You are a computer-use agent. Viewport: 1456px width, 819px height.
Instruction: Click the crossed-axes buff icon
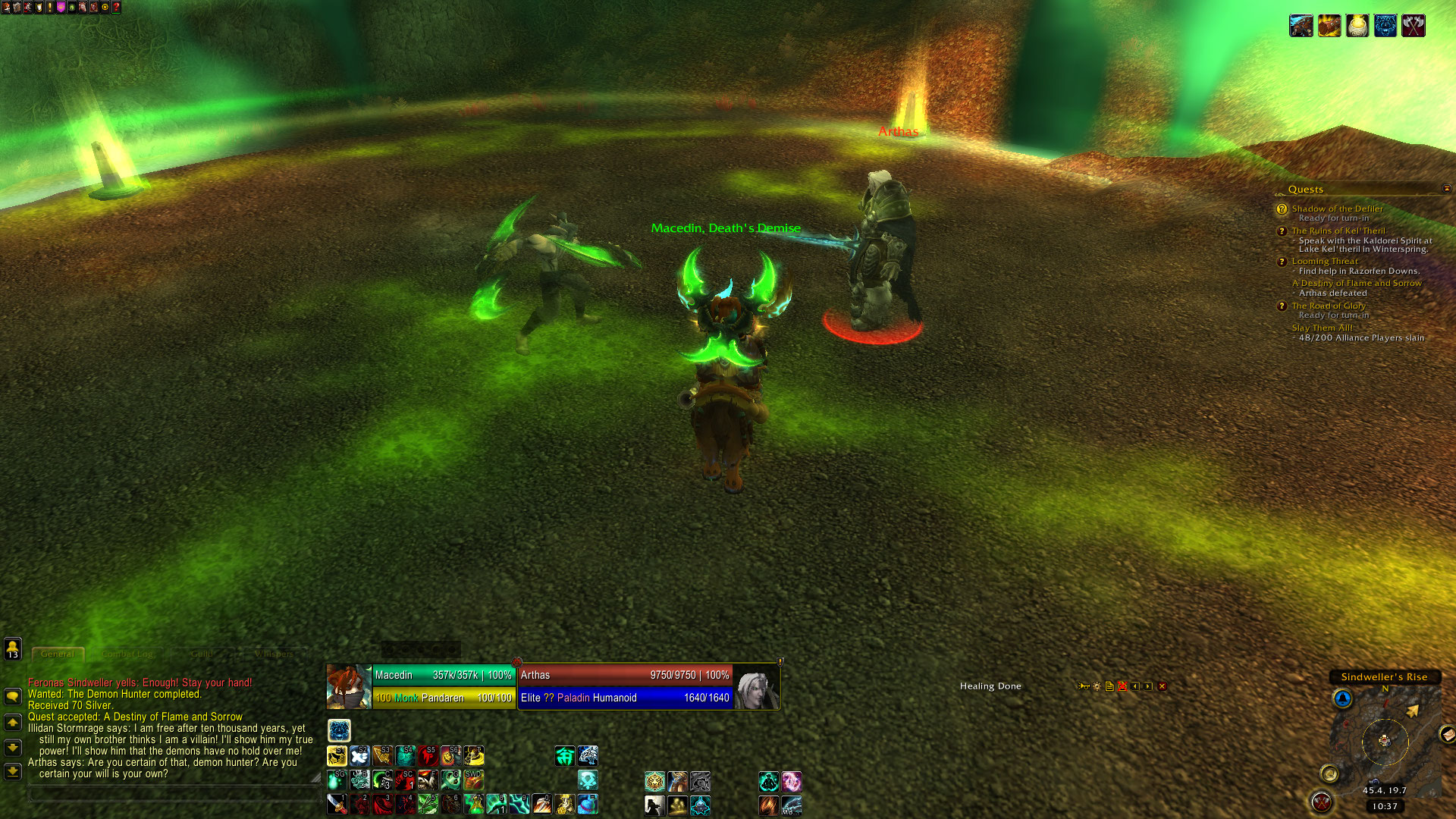coord(1413,26)
